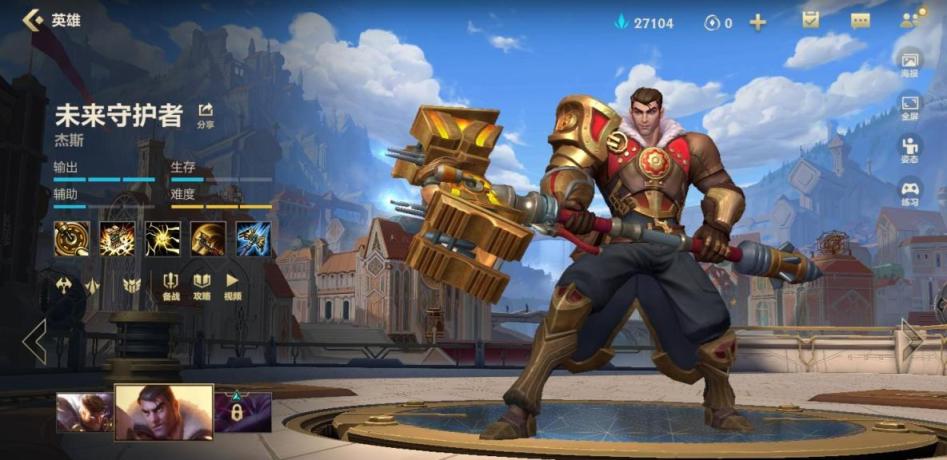Screen dimensions: 947x460
Task: Open the friends icon
Action: [x=911, y=20]
